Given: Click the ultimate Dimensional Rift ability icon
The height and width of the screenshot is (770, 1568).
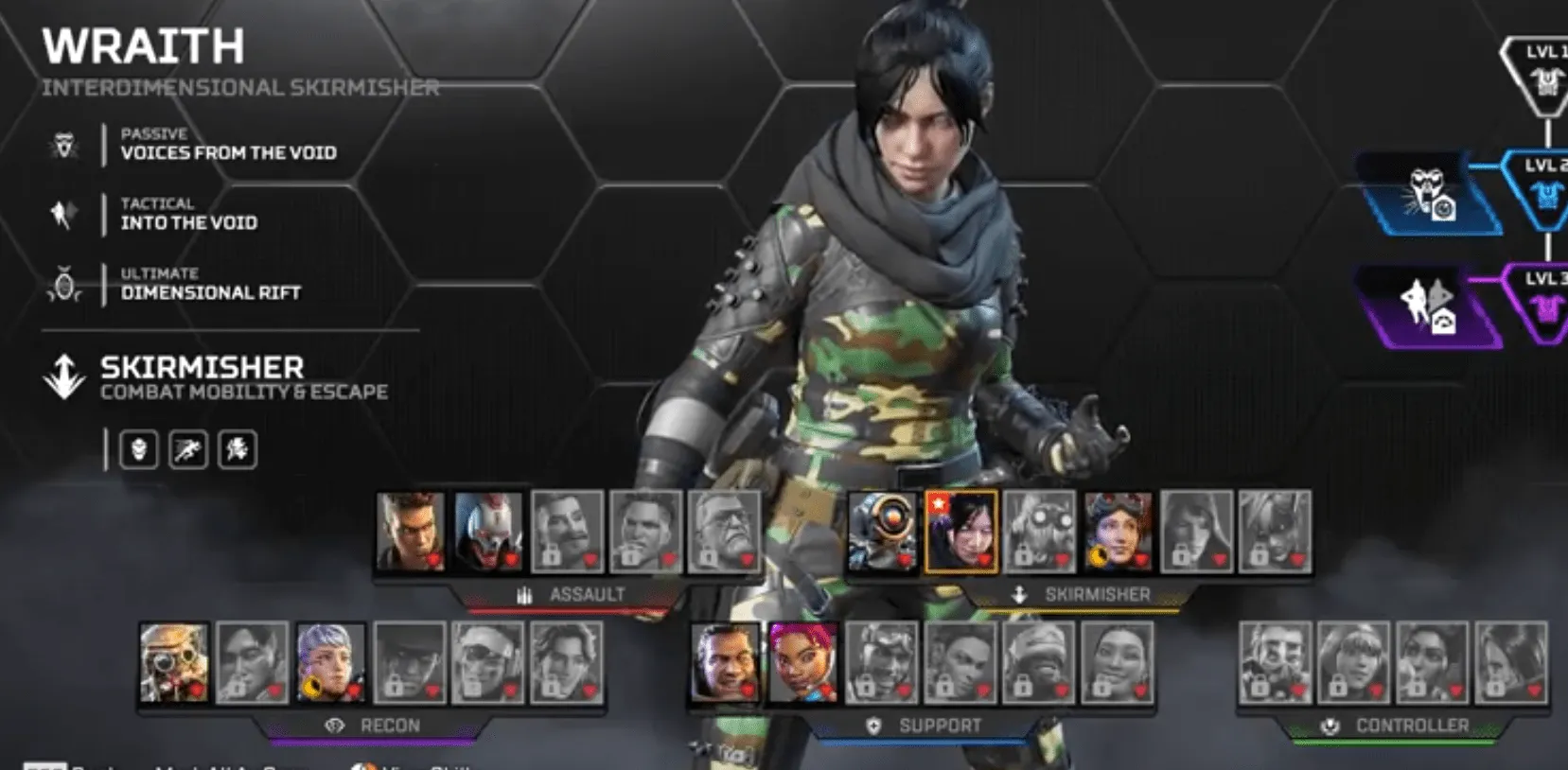Looking at the screenshot, I should click(62, 284).
